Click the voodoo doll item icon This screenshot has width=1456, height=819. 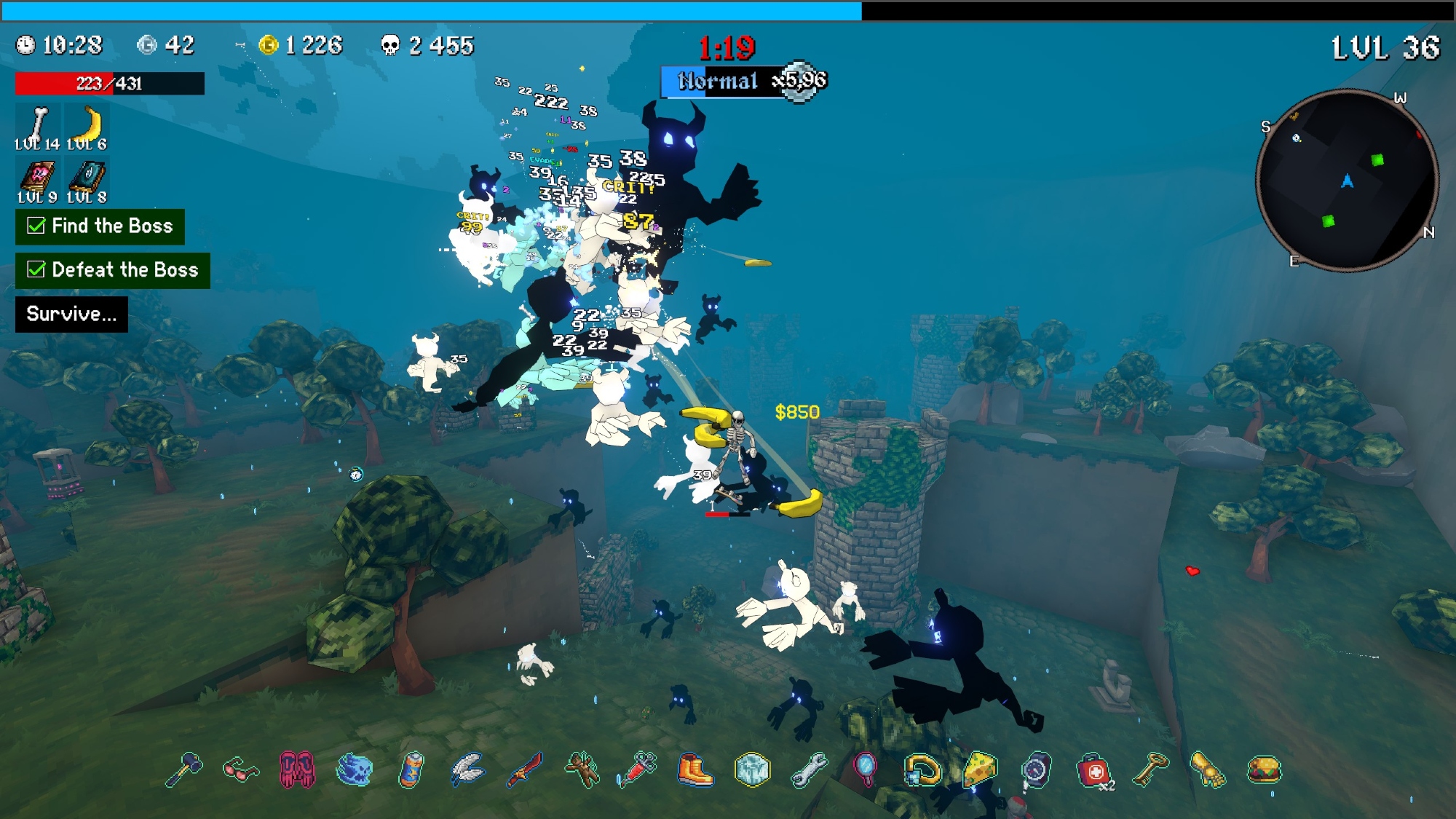pyautogui.click(x=582, y=769)
